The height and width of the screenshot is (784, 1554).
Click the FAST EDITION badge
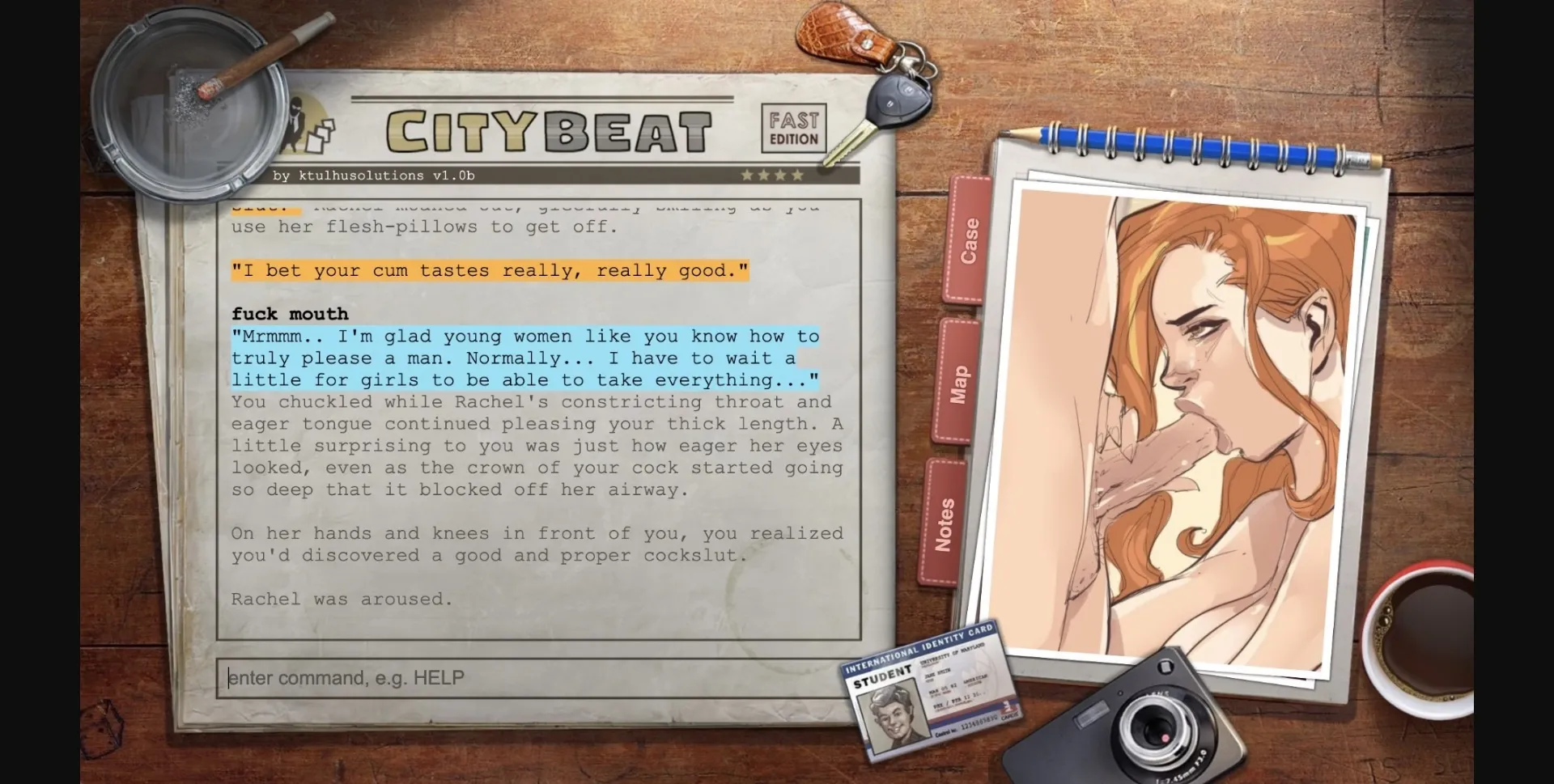(794, 128)
